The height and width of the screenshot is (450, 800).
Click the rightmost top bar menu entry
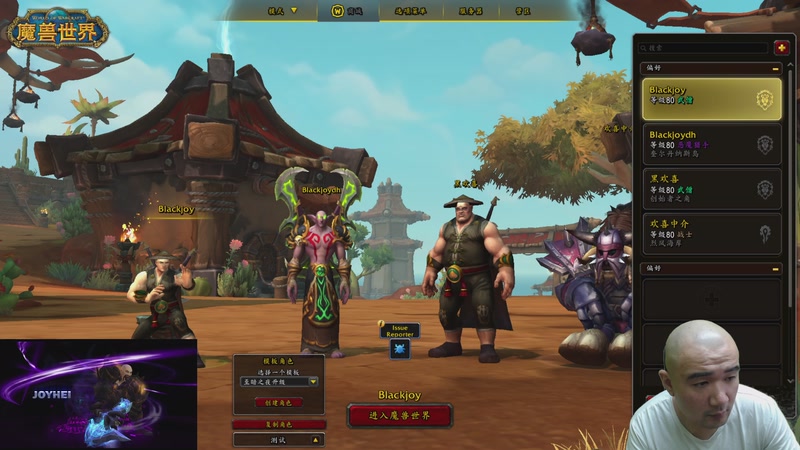(522, 10)
